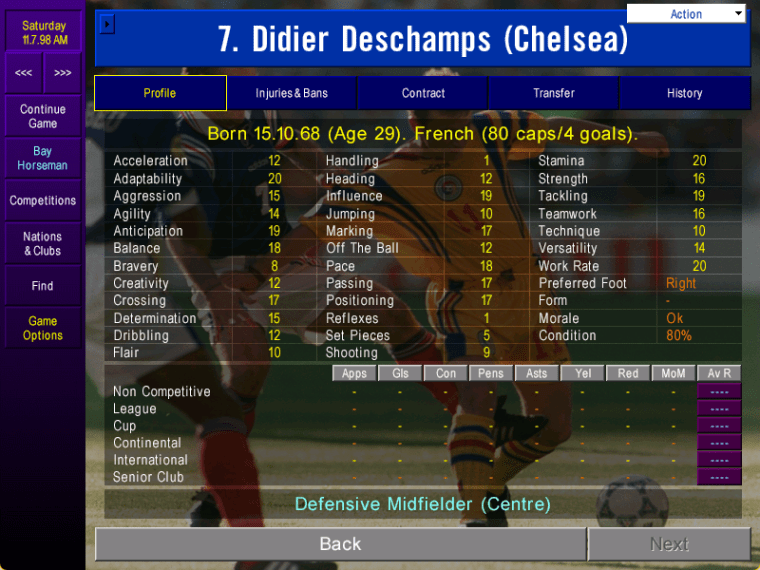The height and width of the screenshot is (570, 760).
Task: Click the right triple-arrow navigation button
Action: [x=63, y=73]
